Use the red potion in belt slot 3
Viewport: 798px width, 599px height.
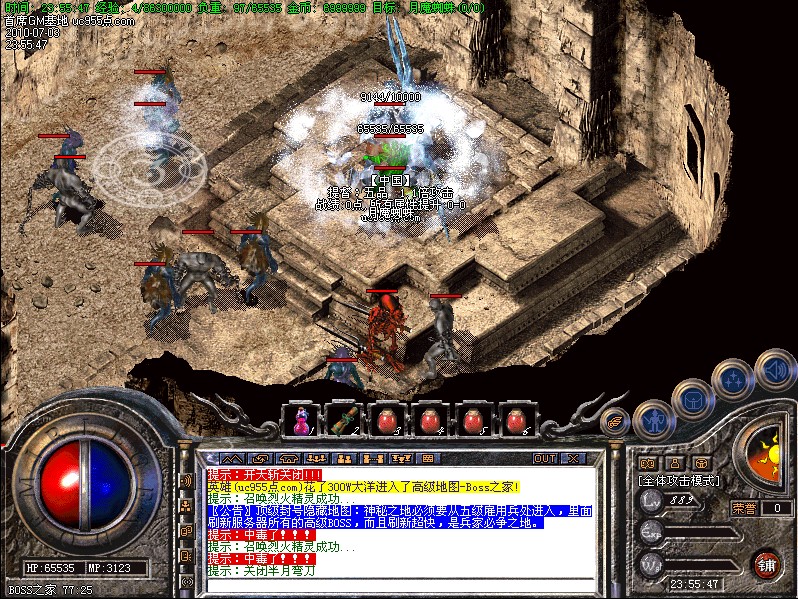[386, 420]
